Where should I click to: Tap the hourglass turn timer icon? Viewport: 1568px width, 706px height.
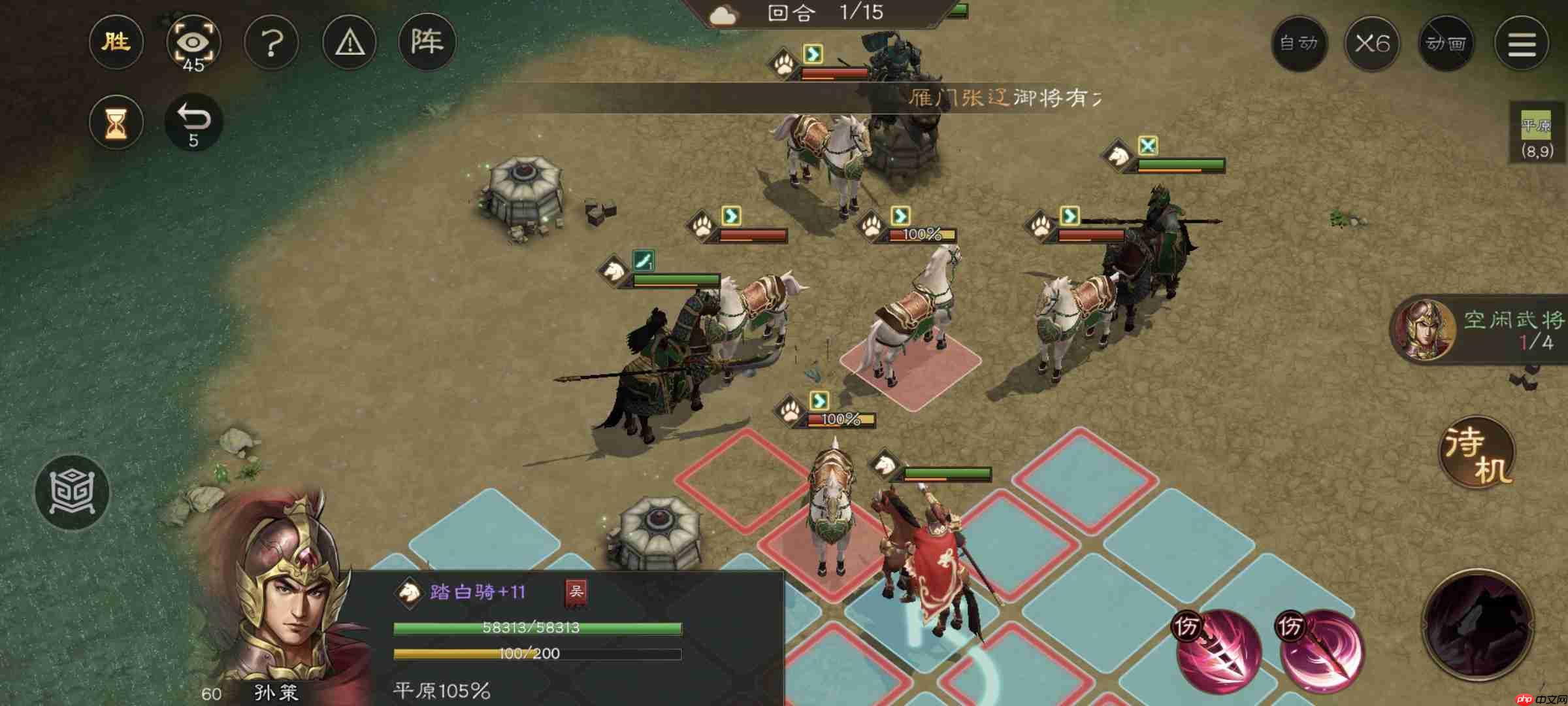point(116,122)
